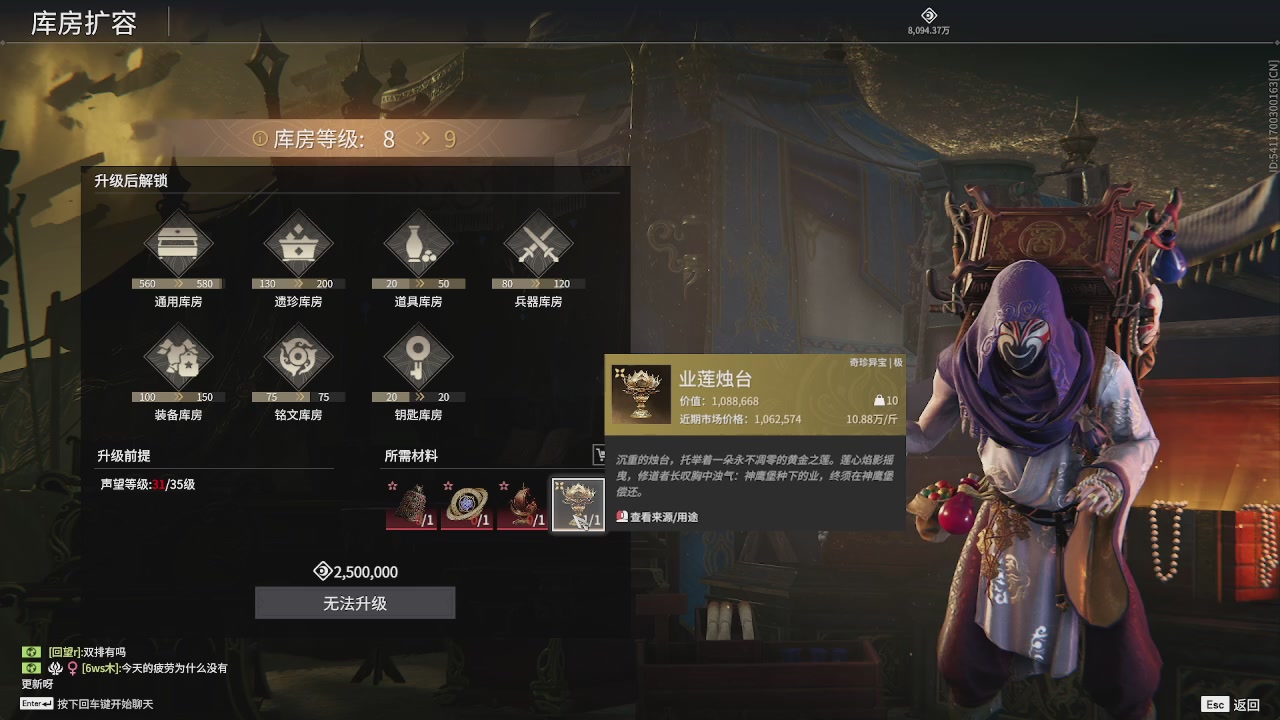Open the 铭文库房 inscription warehouse icon
This screenshot has width=1280, height=720.
coord(297,357)
